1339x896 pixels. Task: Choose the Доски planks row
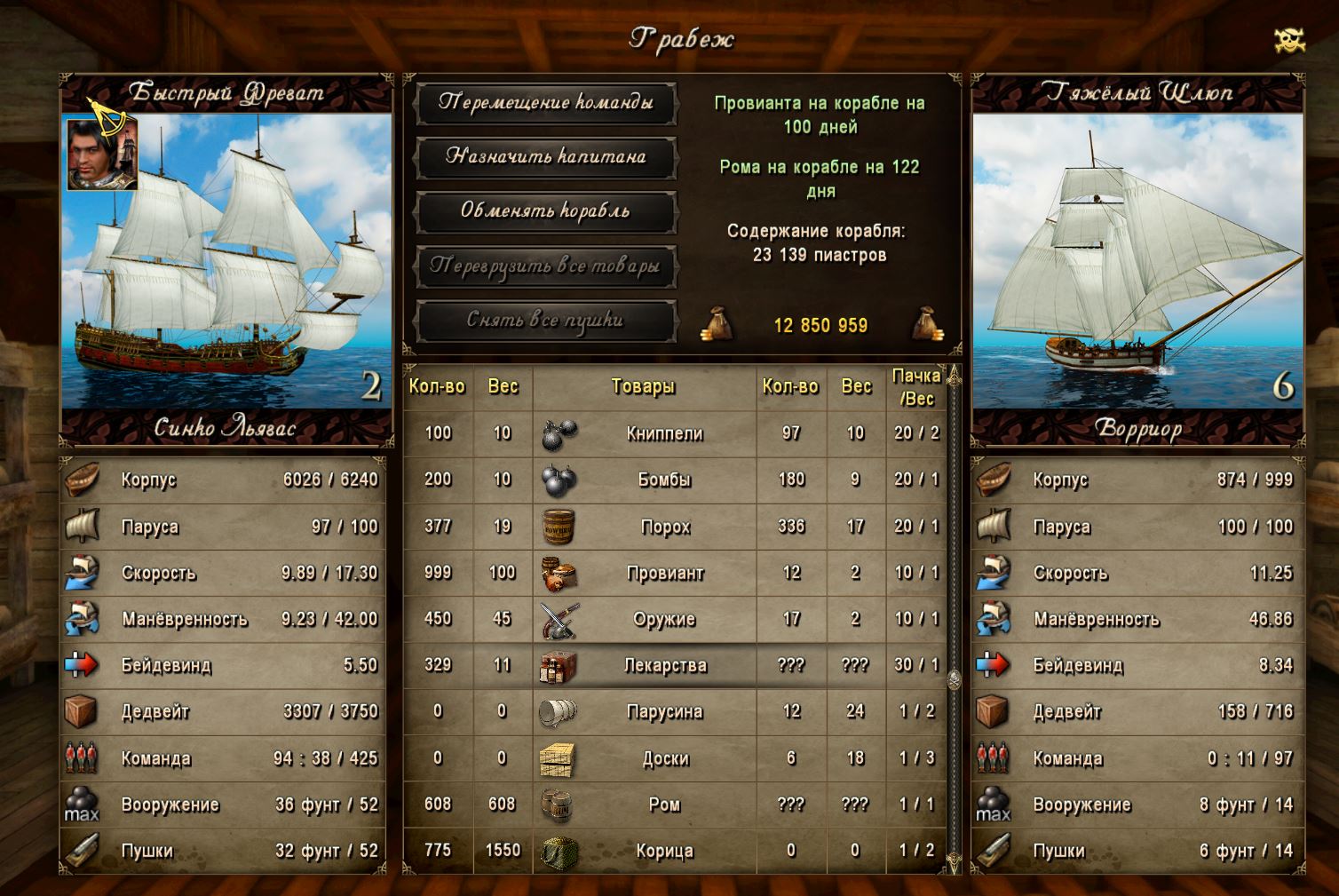[664, 758]
